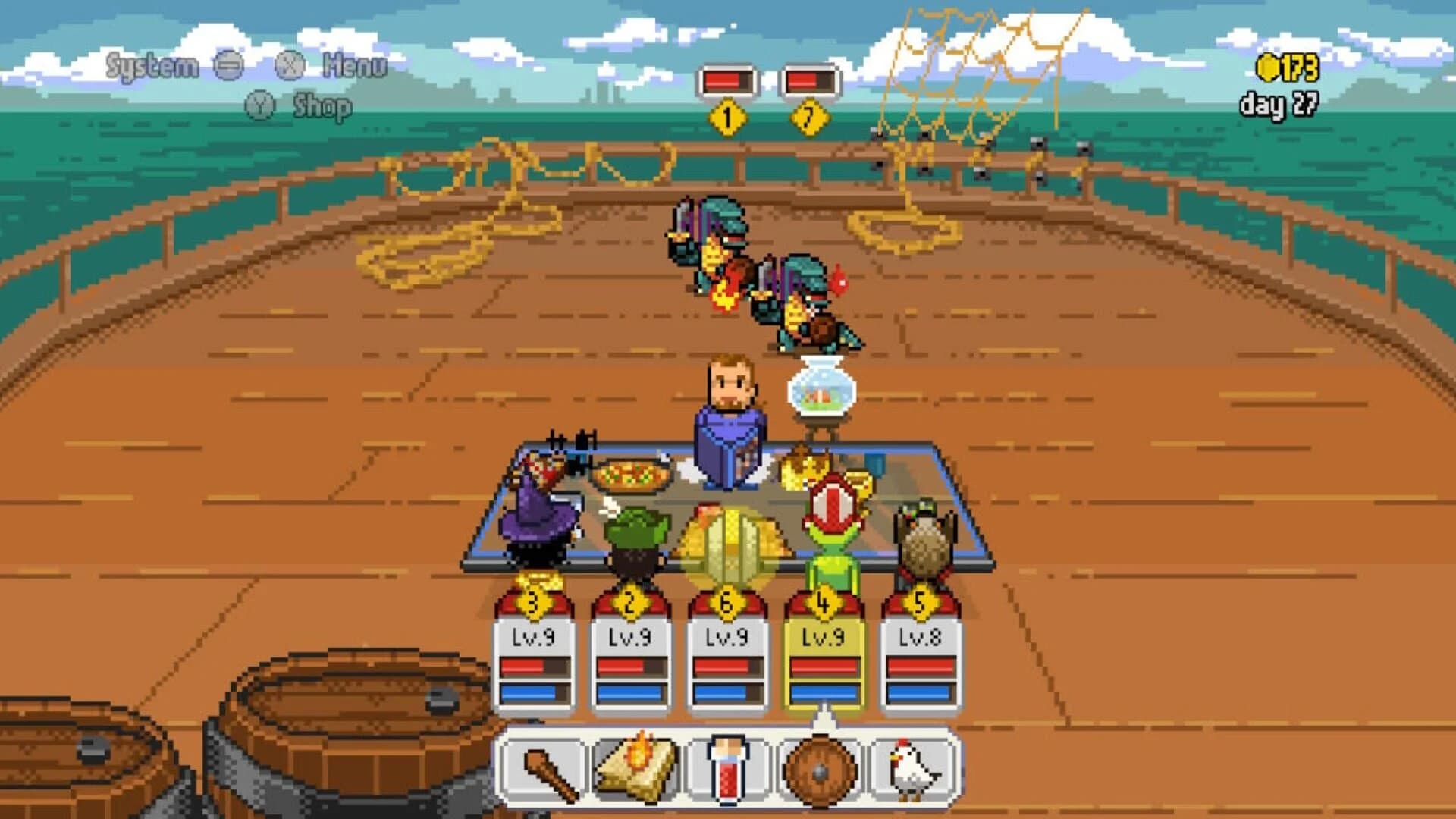The image size is (1456, 819).
Task: Select the dungeon master at the table
Action: [x=728, y=417]
